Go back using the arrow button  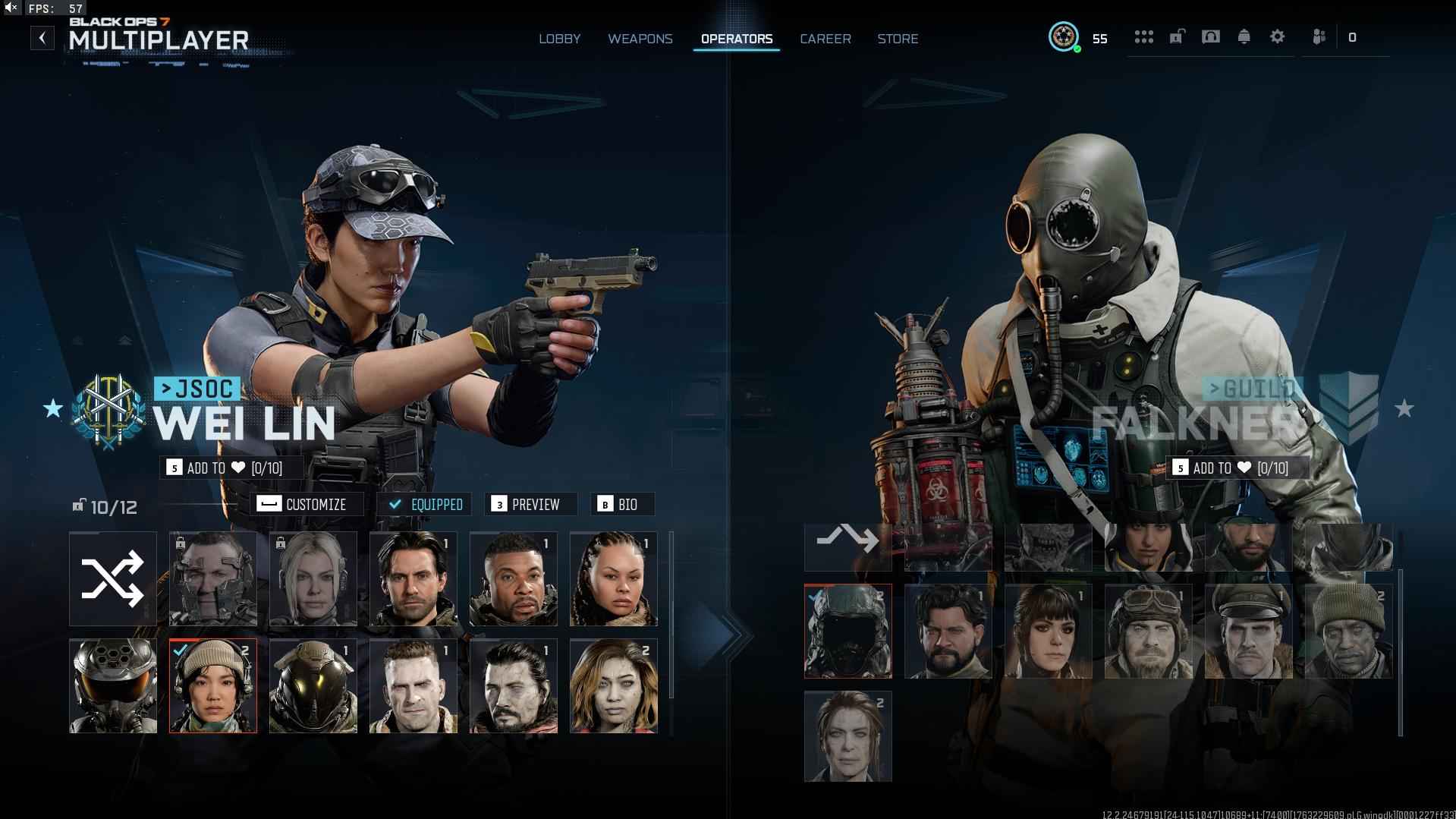pyautogui.click(x=42, y=38)
